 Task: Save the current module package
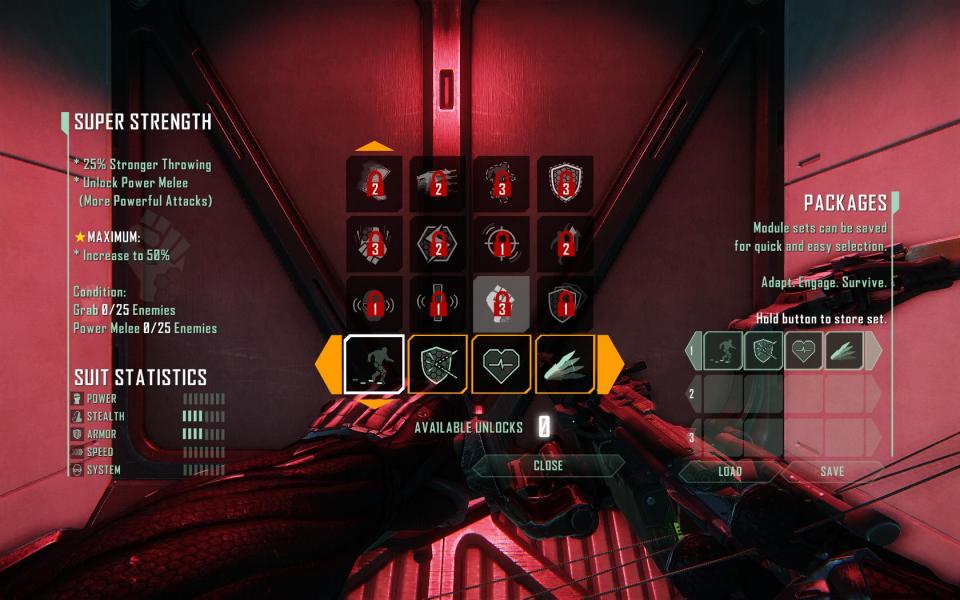pos(832,471)
